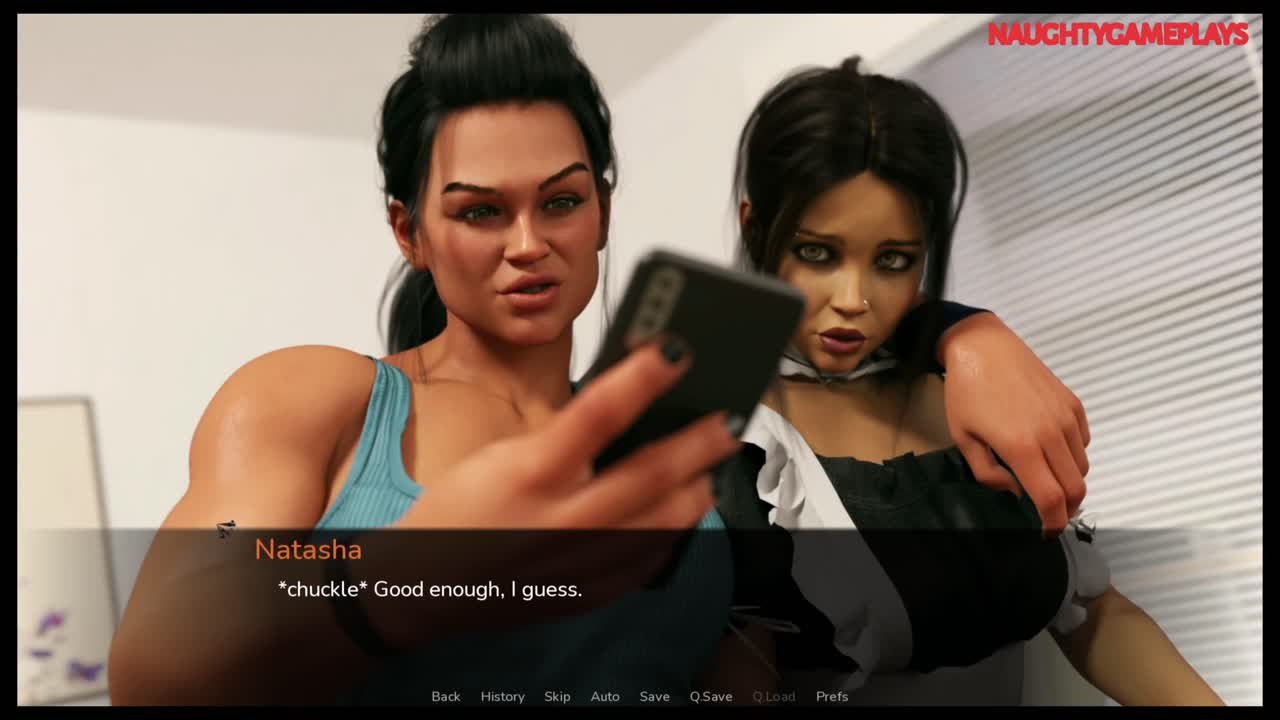Open the Prefs settings menu
The height and width of the screenshot is (720, 1280).
[832, 696]
